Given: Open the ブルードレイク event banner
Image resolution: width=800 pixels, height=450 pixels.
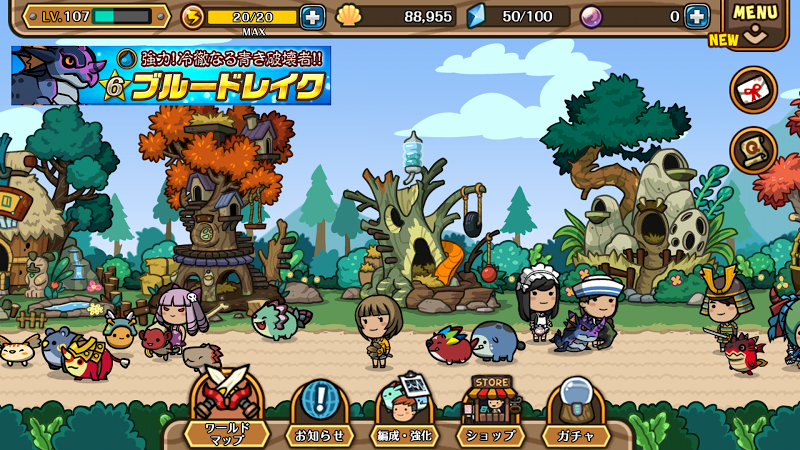Looking at the screenshot, I should pos(171,76).
